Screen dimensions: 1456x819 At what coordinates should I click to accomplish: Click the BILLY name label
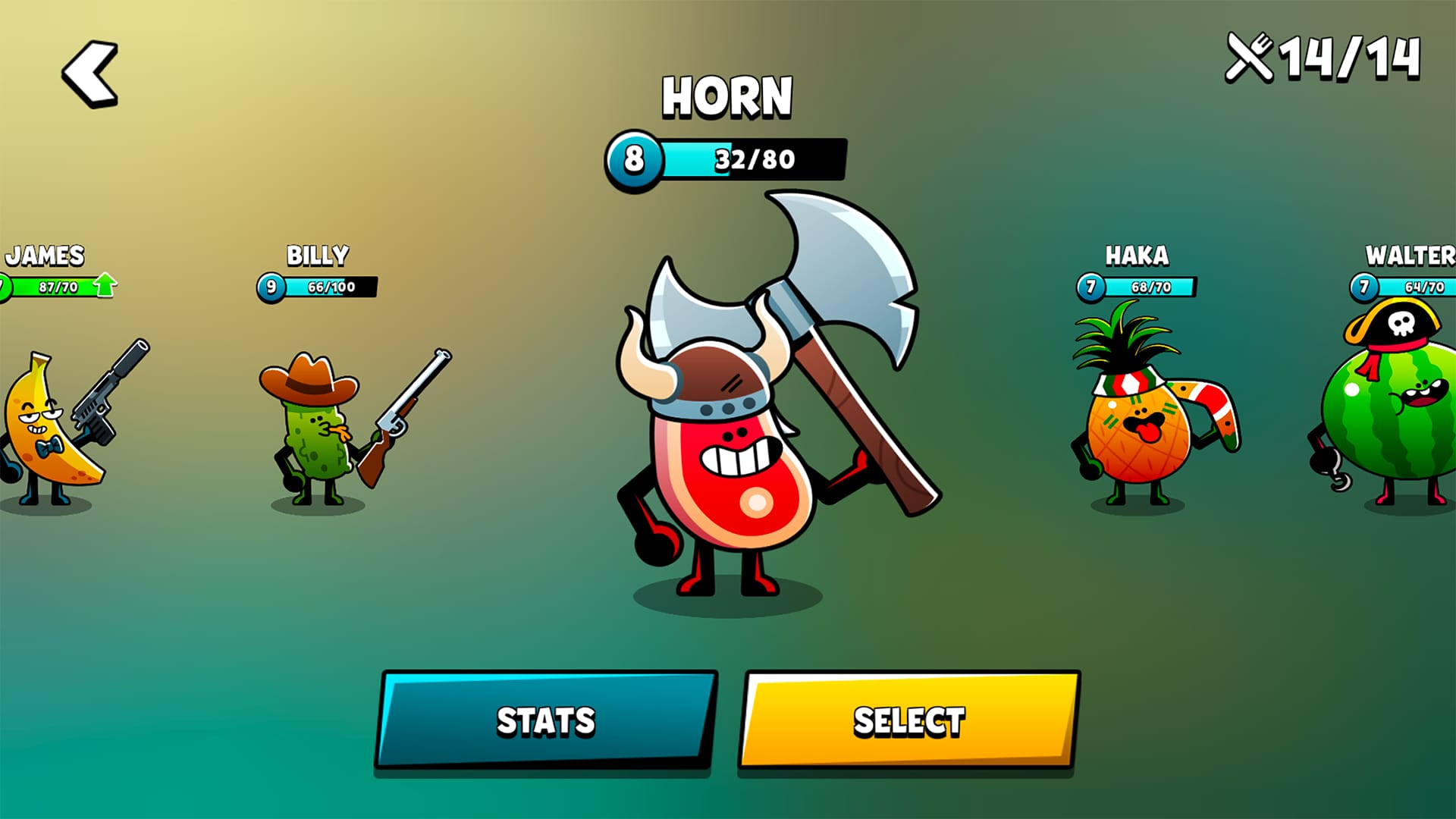pos(317,254)
